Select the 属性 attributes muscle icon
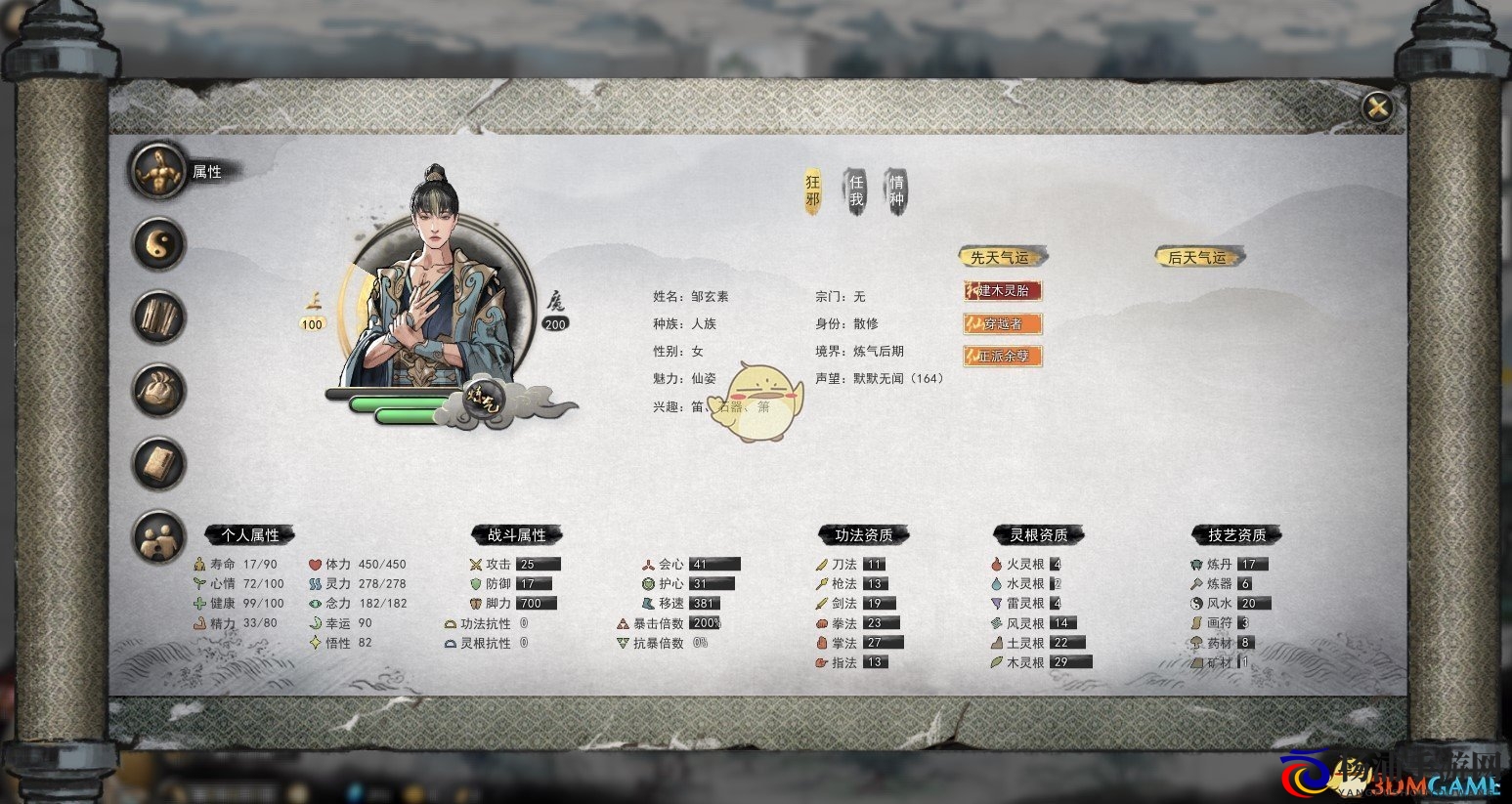Viewport: 1512px width, 804px height. click(157, 170)
